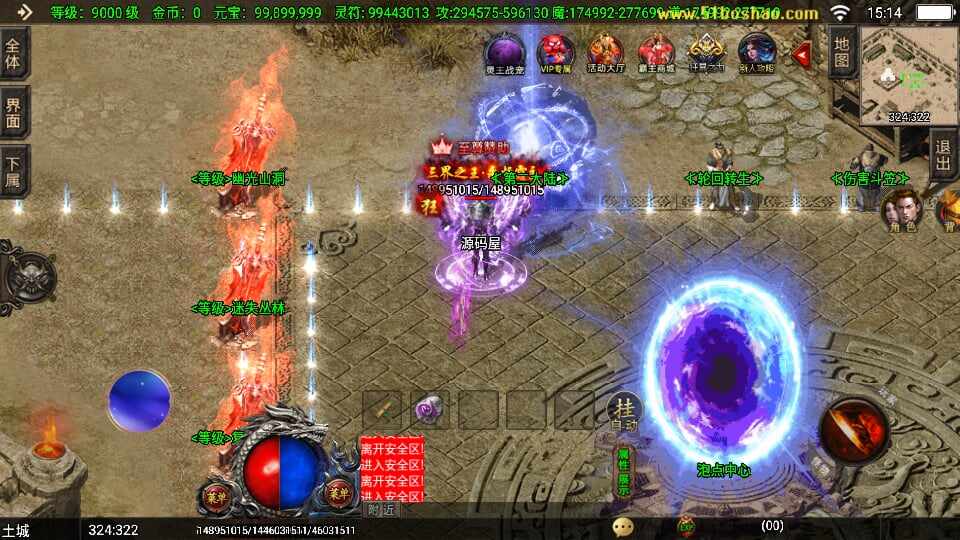Switch to the 附近 nearby chat tab

[382, 510]
